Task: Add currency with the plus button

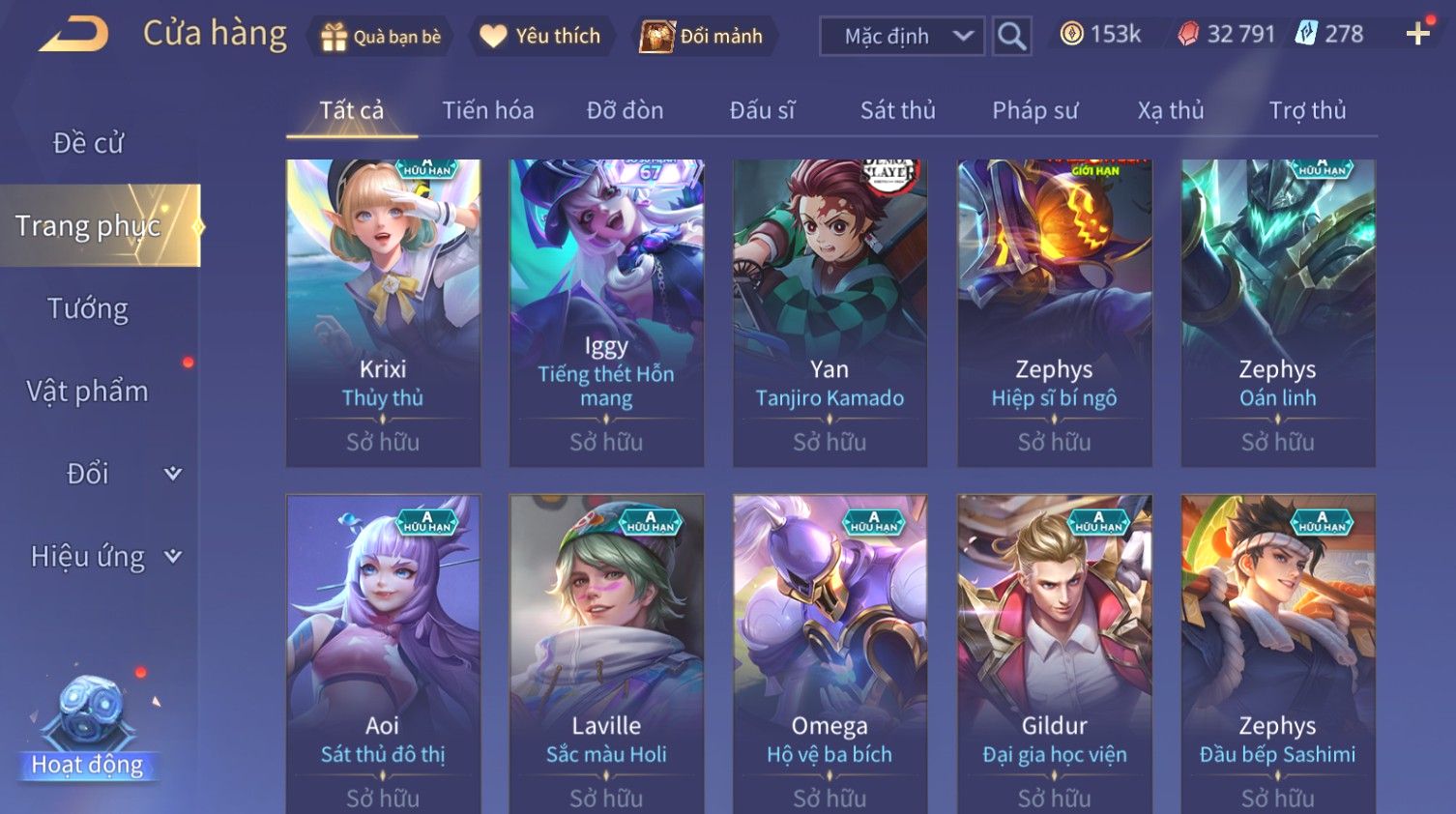Action: tap(1417, 35)
